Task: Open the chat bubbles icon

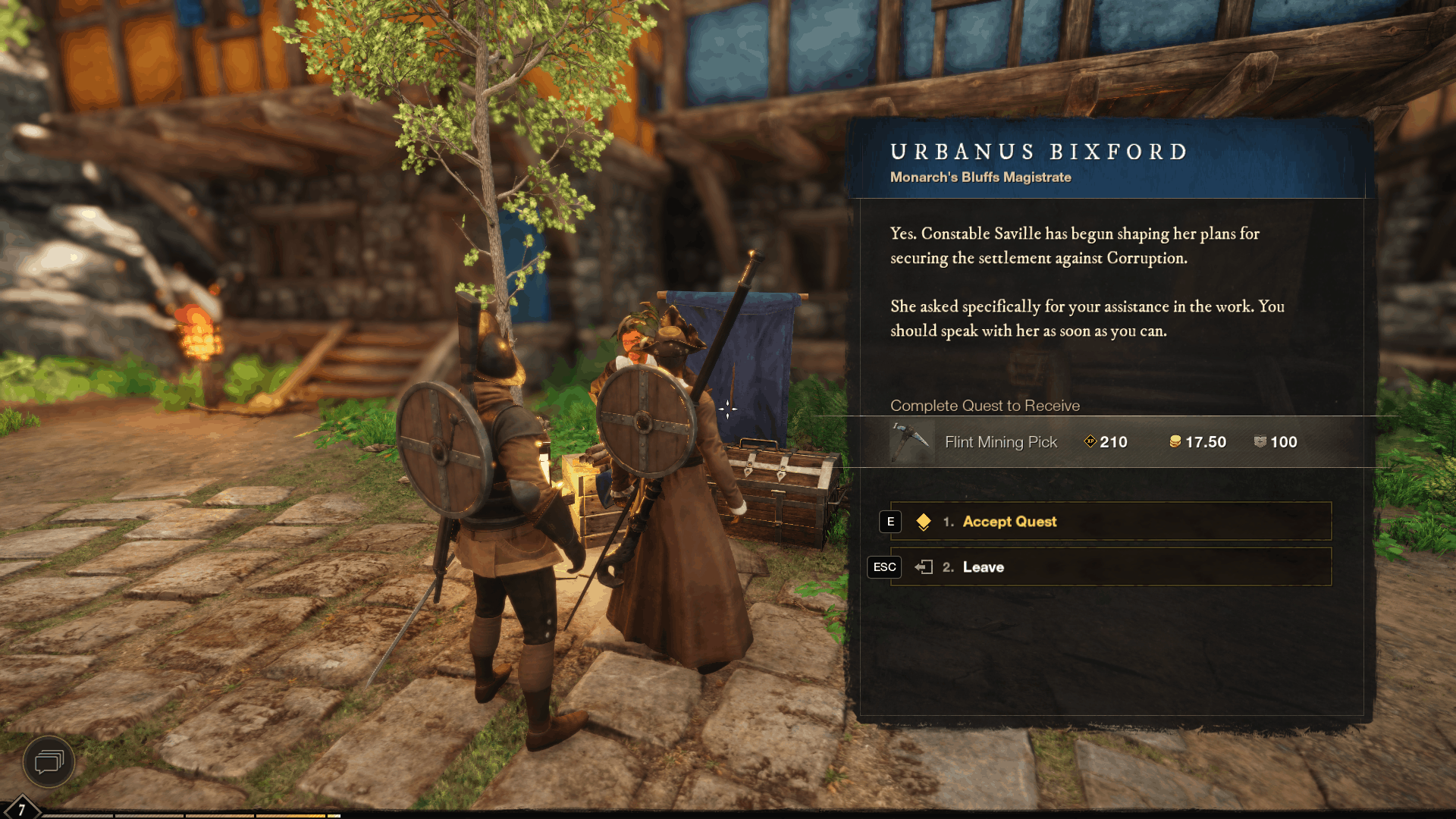Action: [x=49, y=763]
